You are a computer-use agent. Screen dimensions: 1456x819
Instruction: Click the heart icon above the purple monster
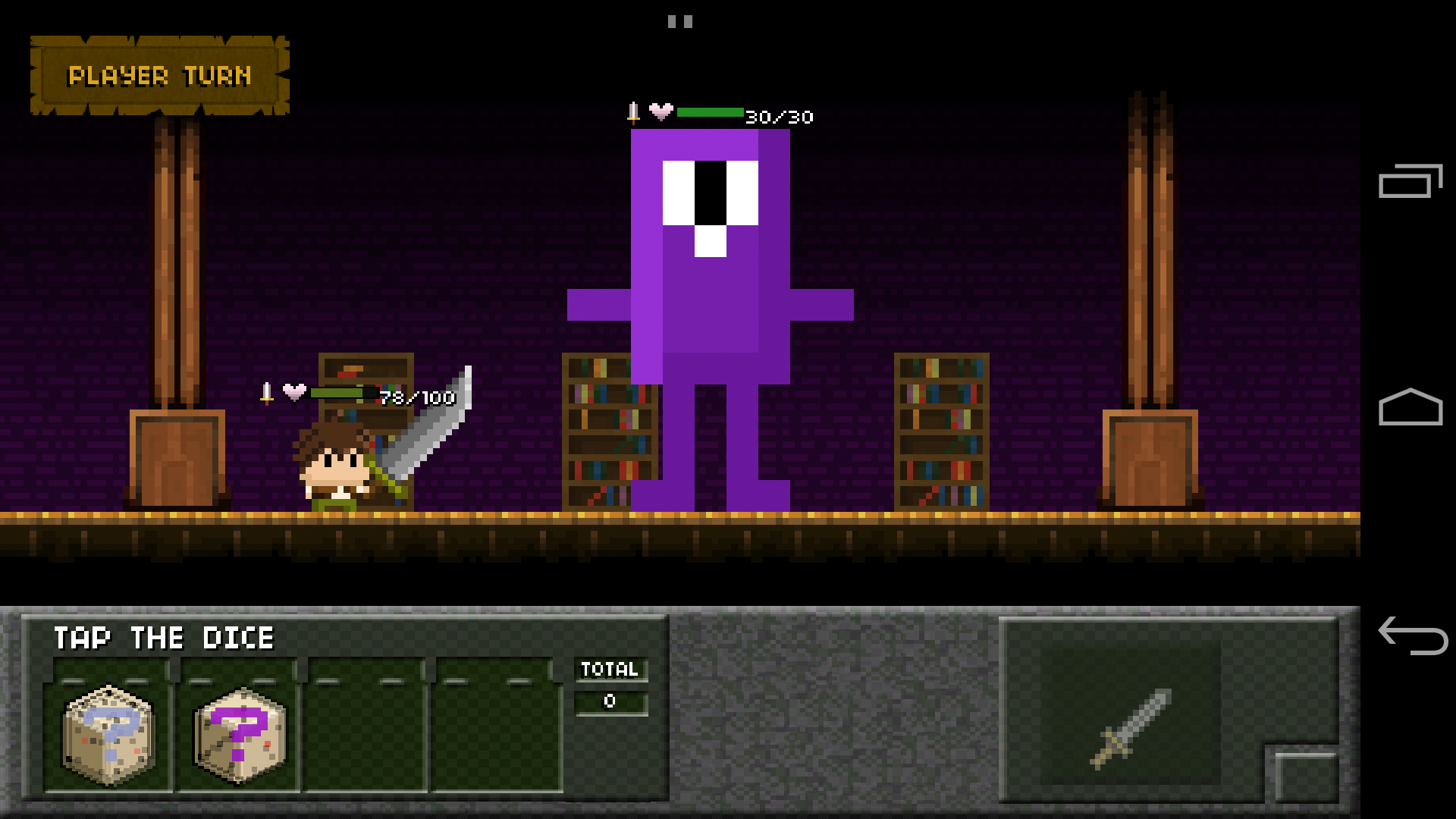tap(660, 112)
